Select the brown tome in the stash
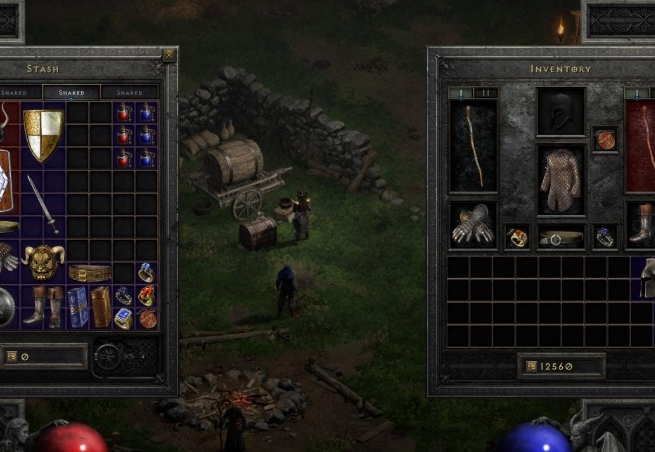655x452 pixels. pyautogui.click(x=100, y=307)
